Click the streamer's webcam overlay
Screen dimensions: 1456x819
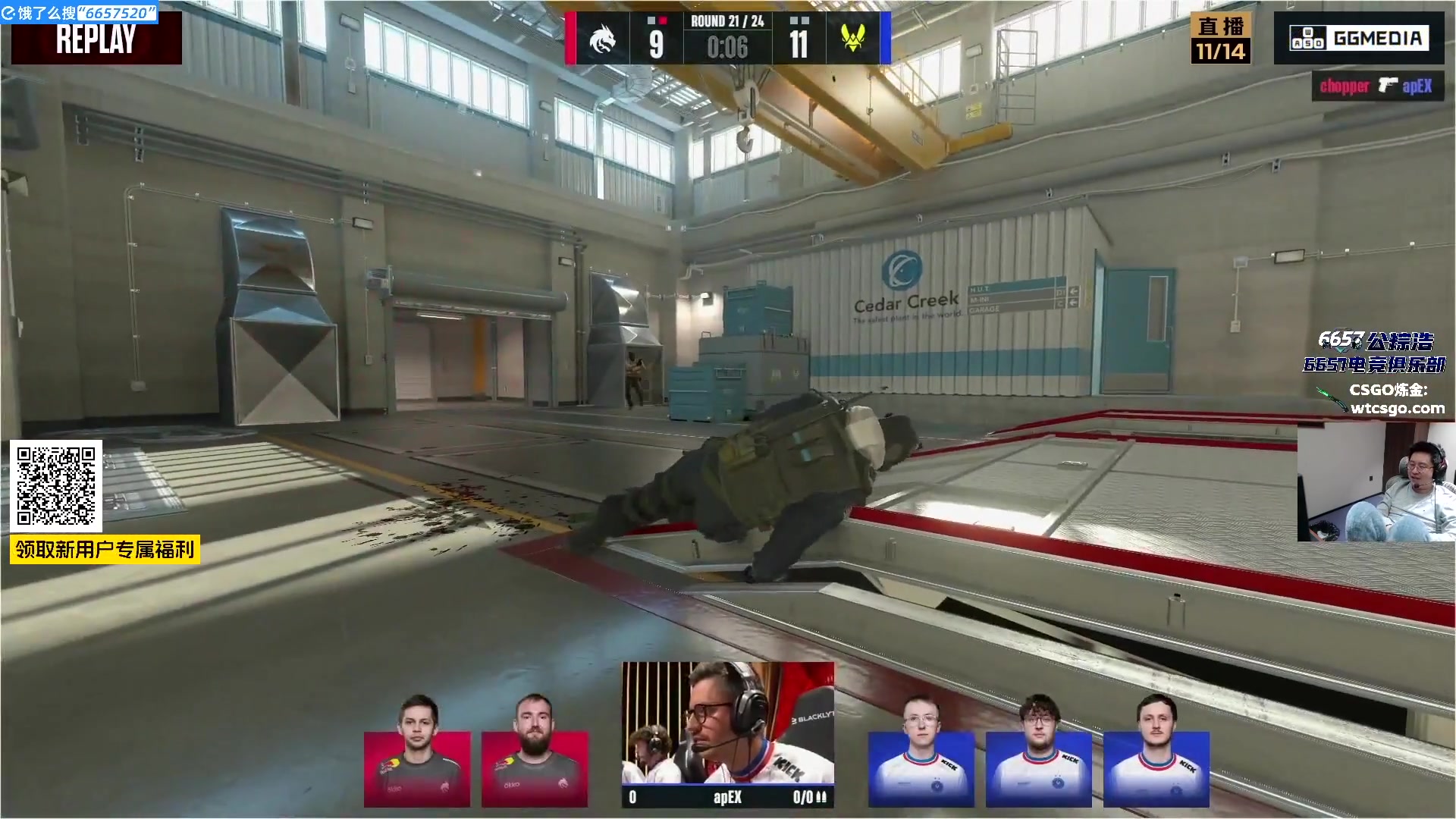click(1376, 482)
